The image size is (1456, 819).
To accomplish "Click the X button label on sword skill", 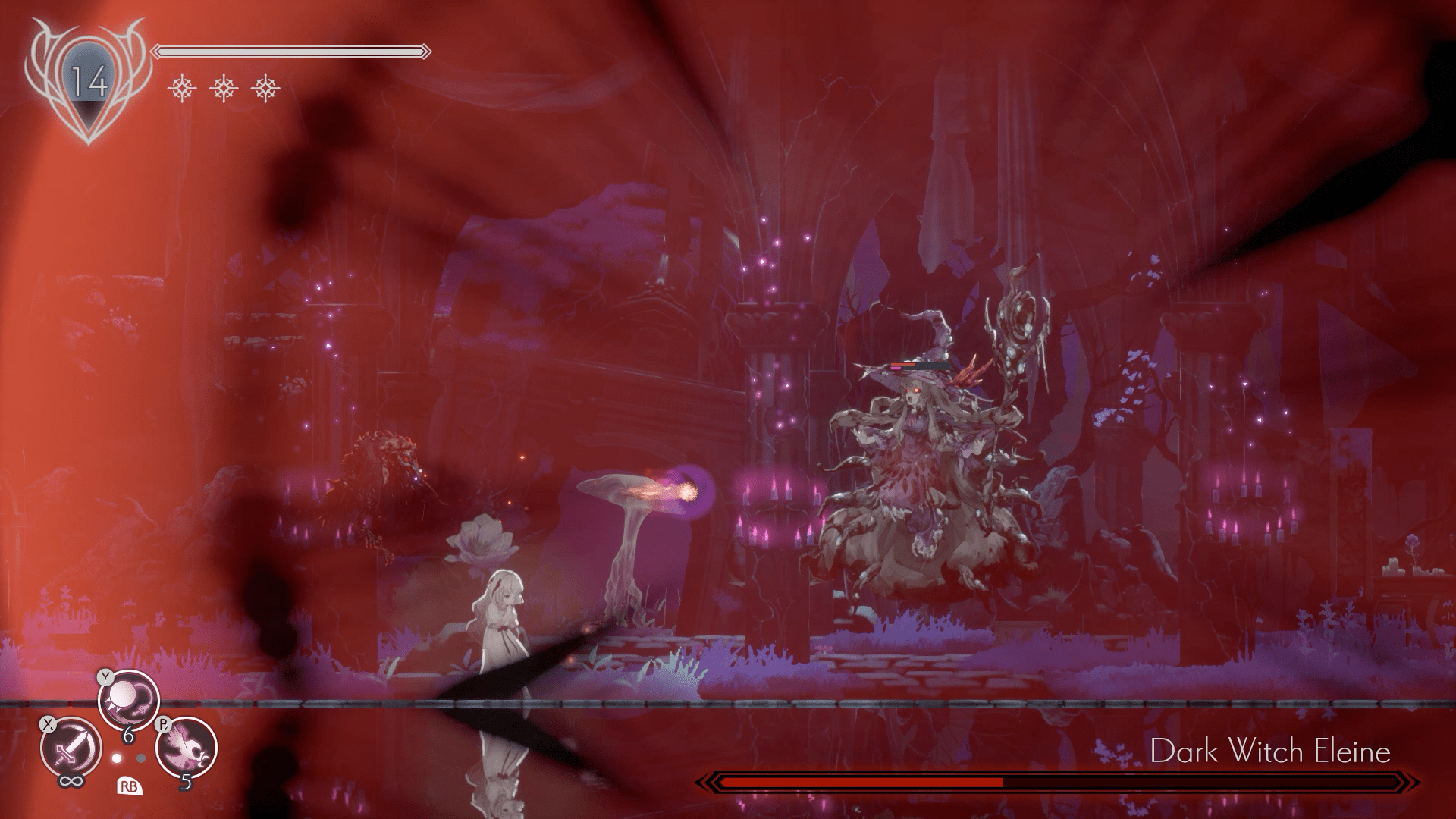I will pos(48,724).
